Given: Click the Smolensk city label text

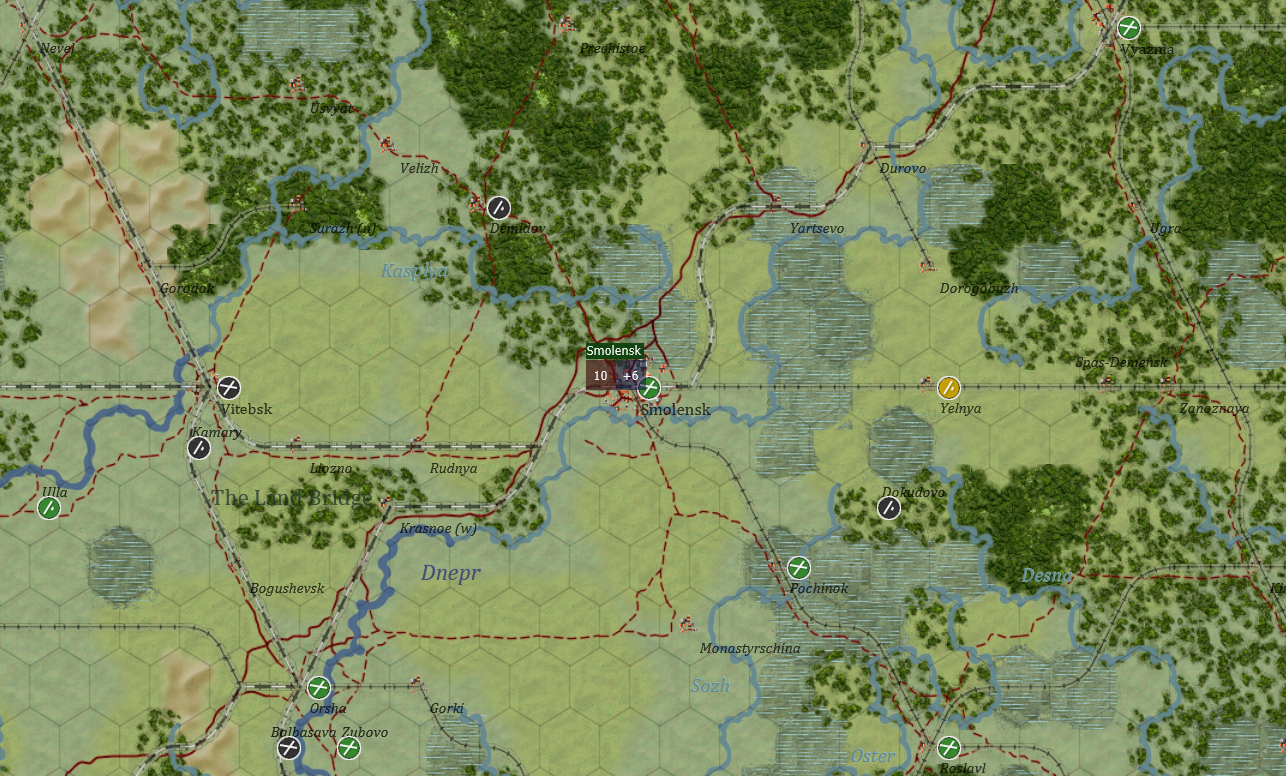Looking at the screenshot, I should (675, 409).
